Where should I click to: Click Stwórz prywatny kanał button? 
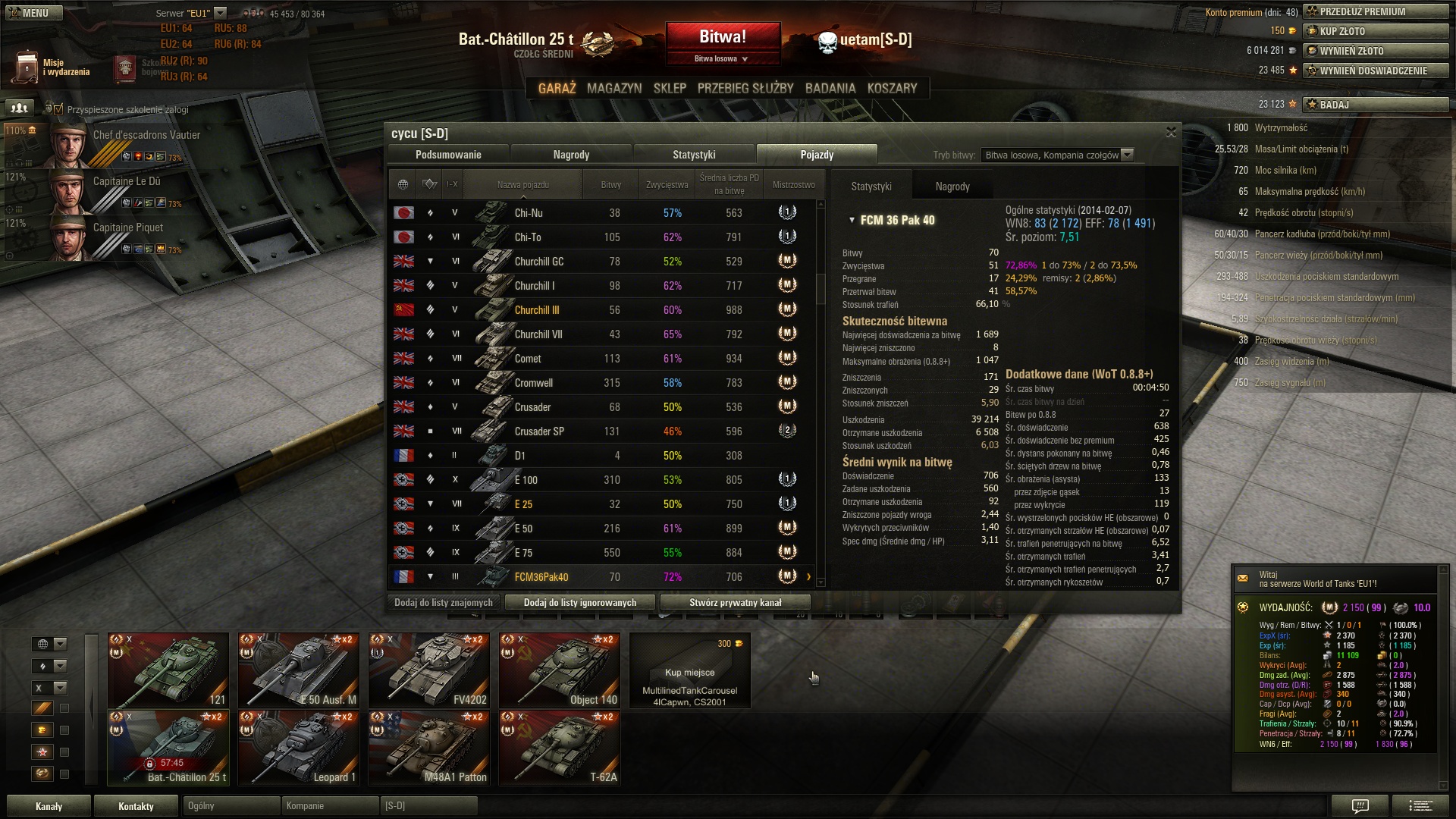[735, 603]
